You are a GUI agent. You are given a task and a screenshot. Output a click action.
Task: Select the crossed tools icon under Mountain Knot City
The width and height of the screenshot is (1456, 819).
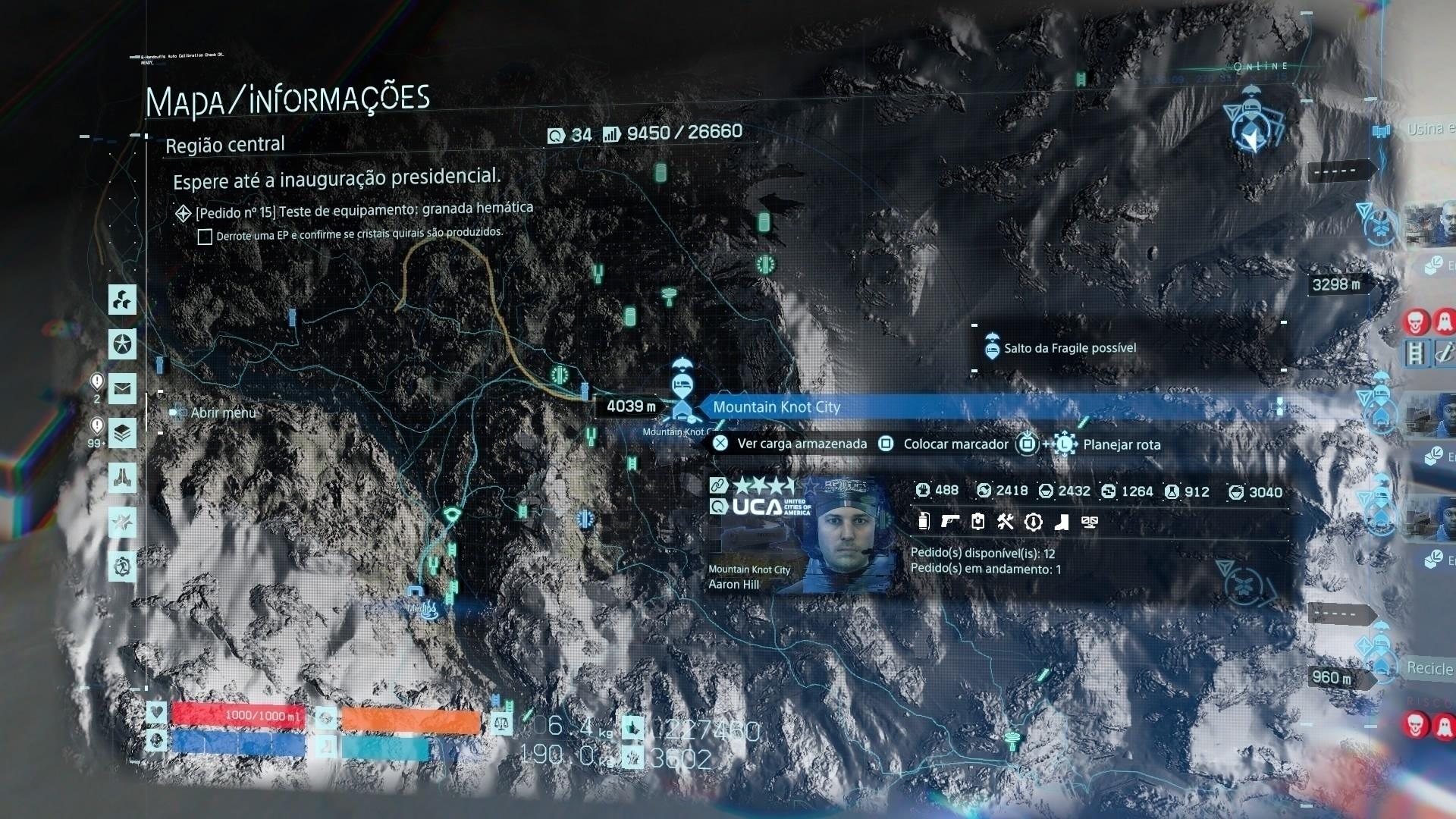point(1005,522)
